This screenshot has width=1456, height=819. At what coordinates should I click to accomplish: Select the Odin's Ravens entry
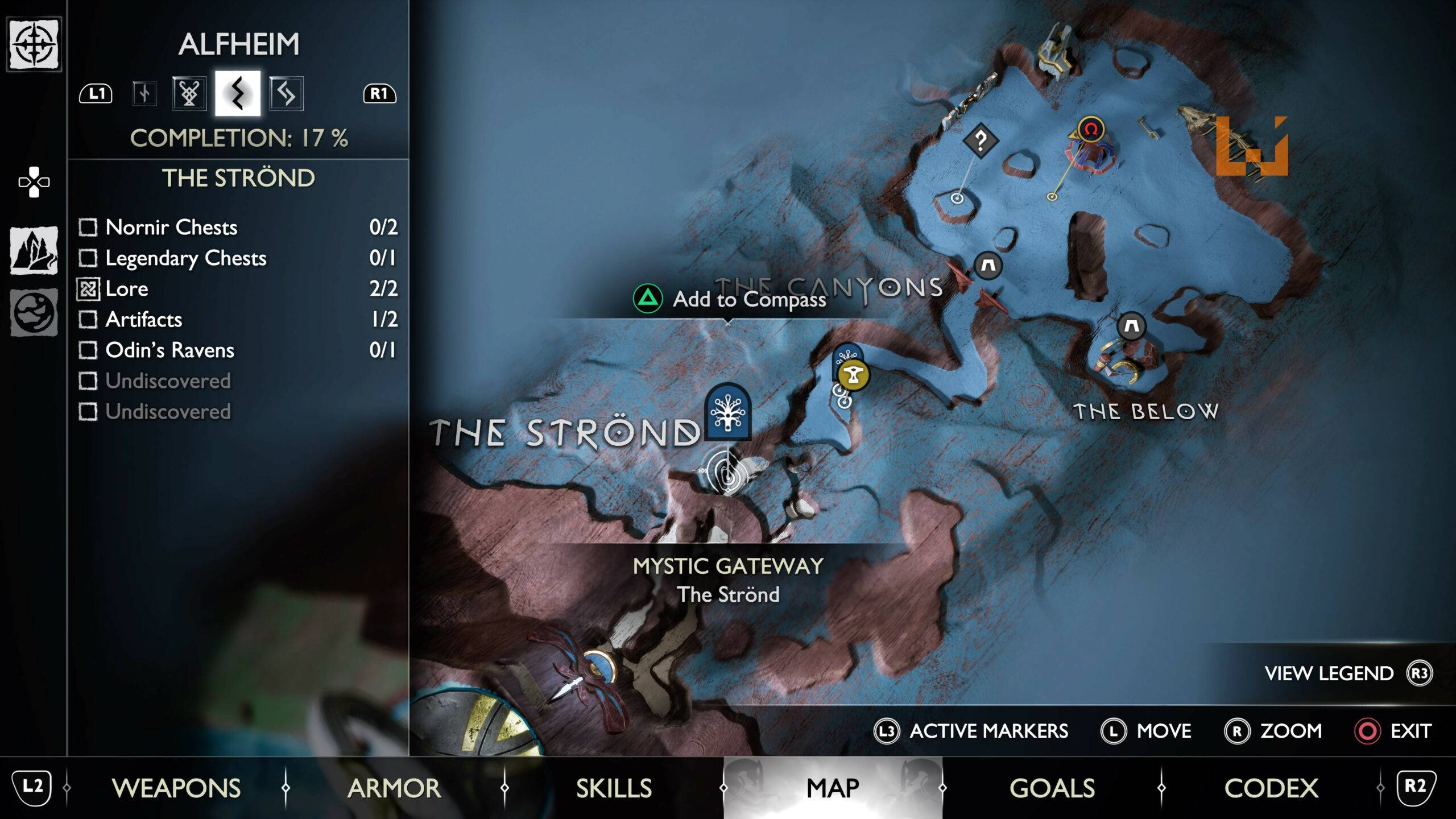(169, 350)
